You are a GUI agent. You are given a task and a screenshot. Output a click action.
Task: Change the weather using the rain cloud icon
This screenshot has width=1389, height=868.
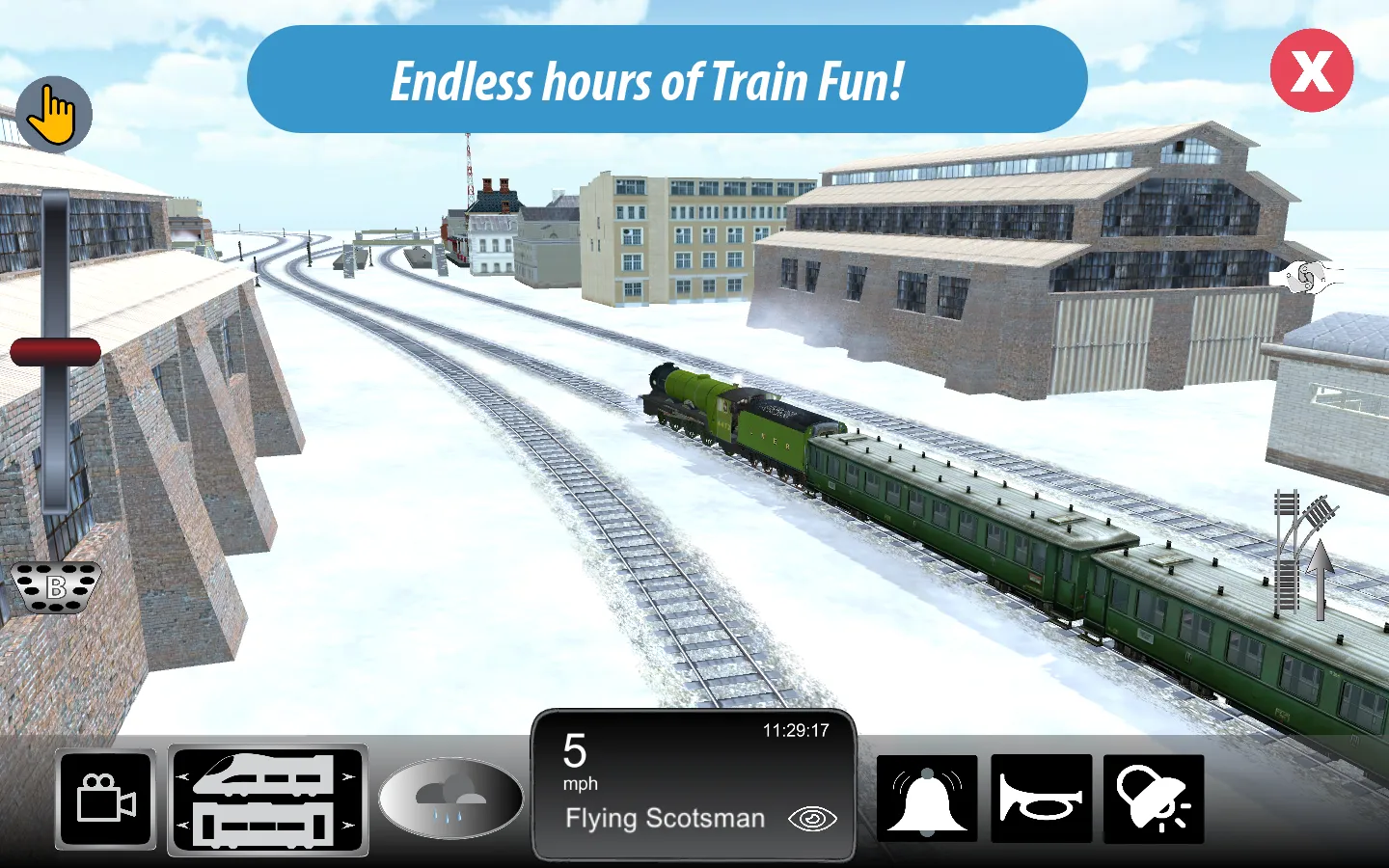tap(449, 800)
